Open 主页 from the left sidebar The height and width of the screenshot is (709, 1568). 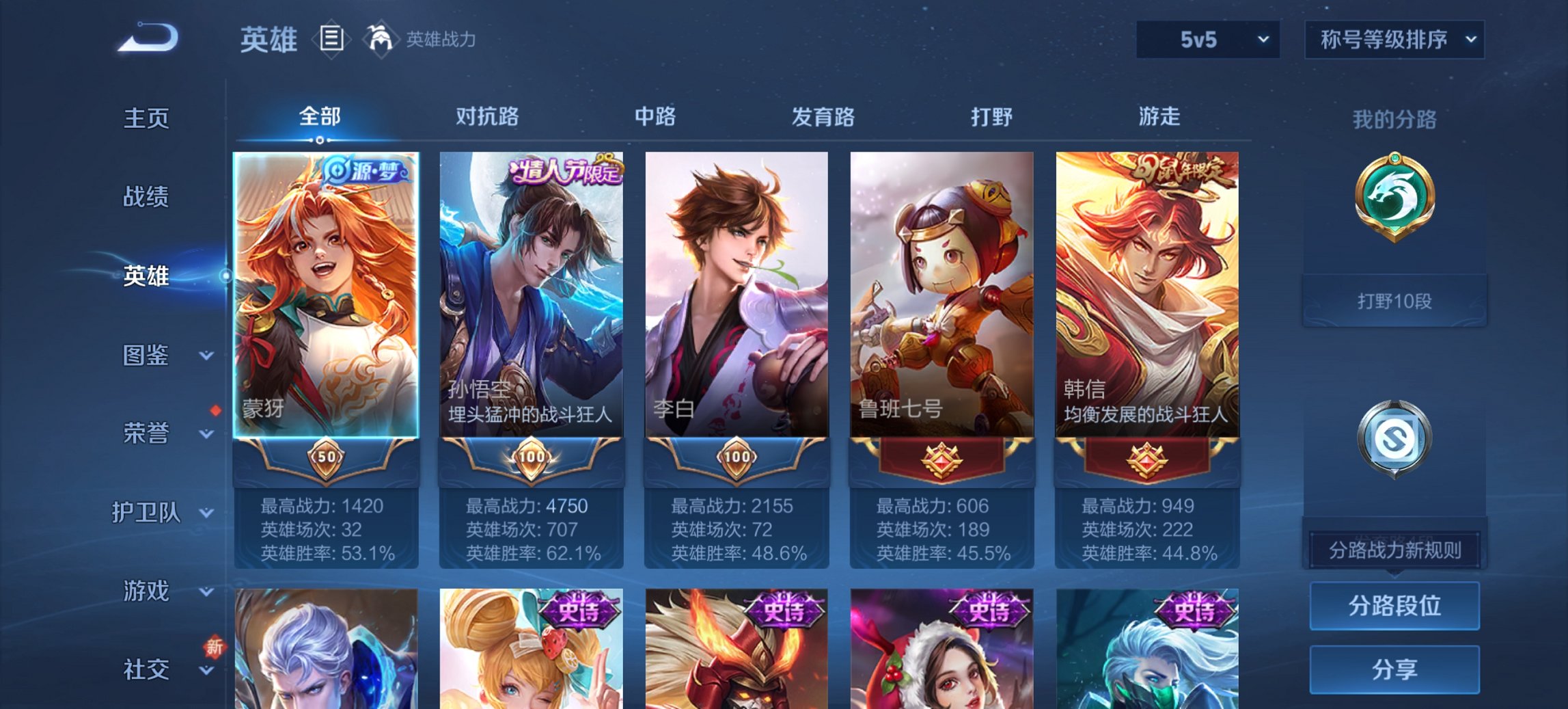(x=146, y=118)
